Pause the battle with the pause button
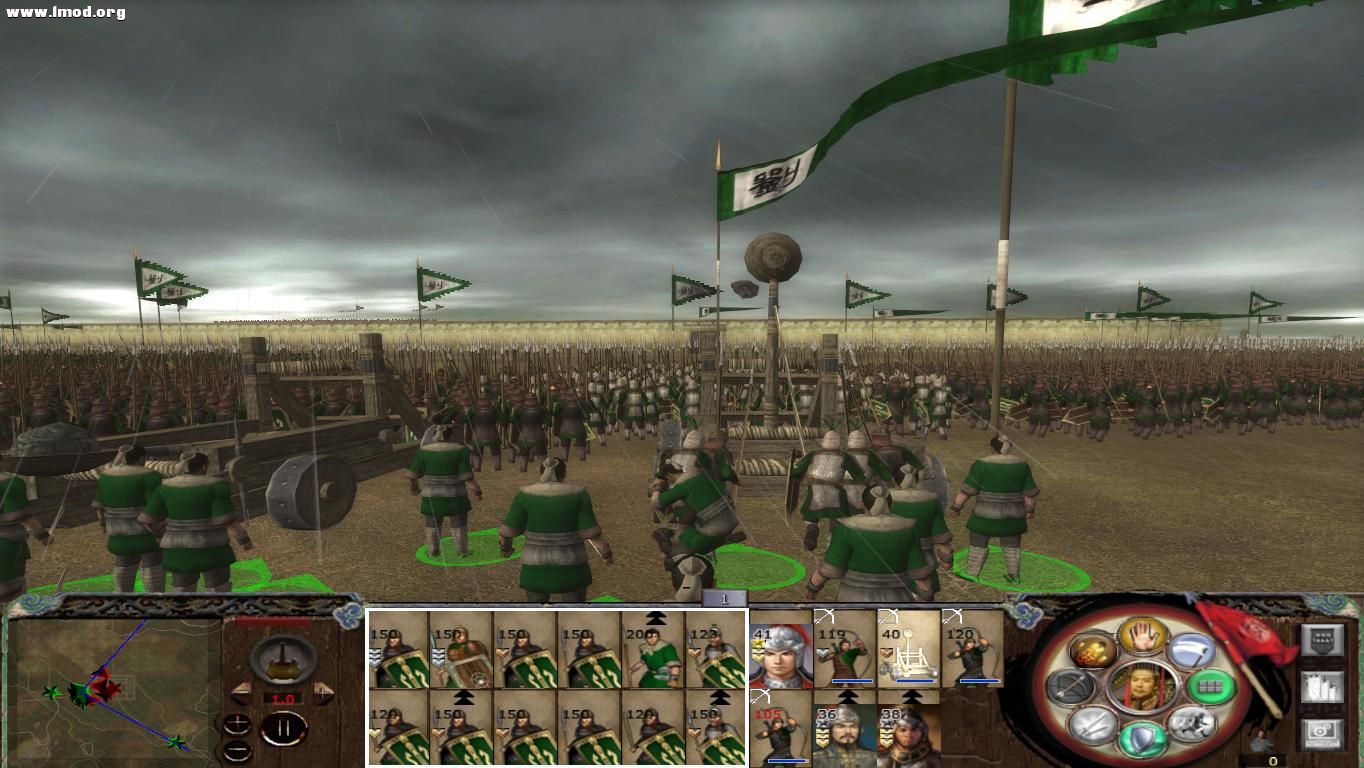1364x768 pixels. (x=282, y=728)
